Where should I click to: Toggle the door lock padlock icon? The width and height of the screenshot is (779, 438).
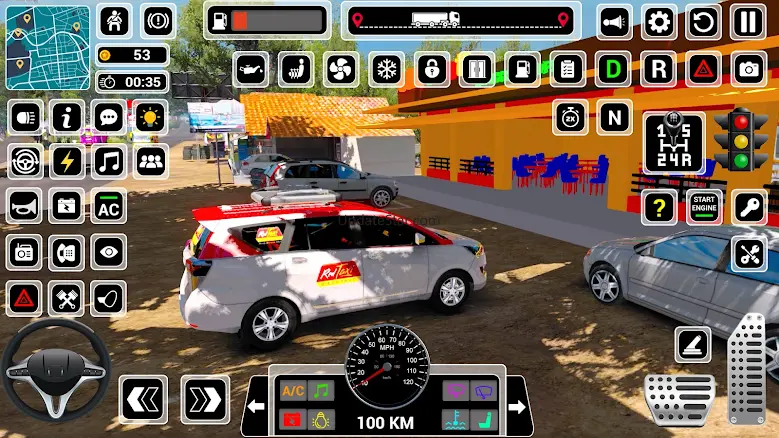point(432,69)
